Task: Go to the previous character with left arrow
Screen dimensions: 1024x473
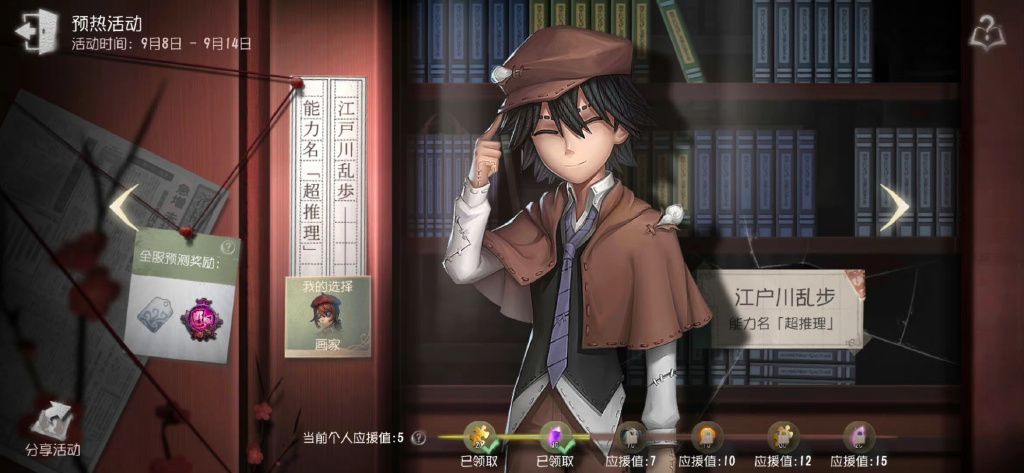Action: (123, 206)
